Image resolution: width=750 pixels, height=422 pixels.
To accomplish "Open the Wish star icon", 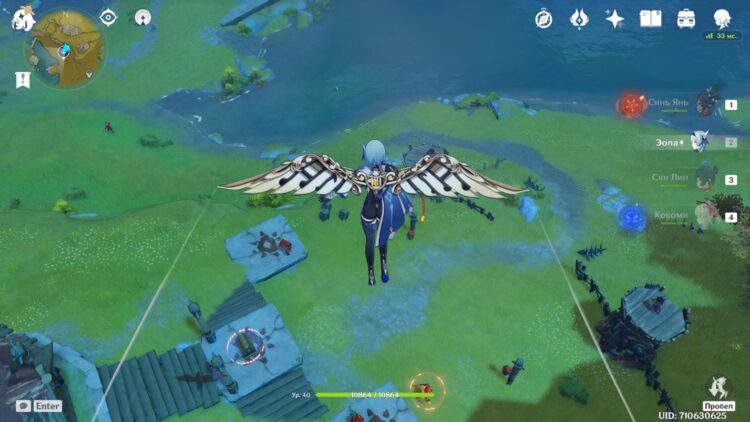I will tap(615, 18).
